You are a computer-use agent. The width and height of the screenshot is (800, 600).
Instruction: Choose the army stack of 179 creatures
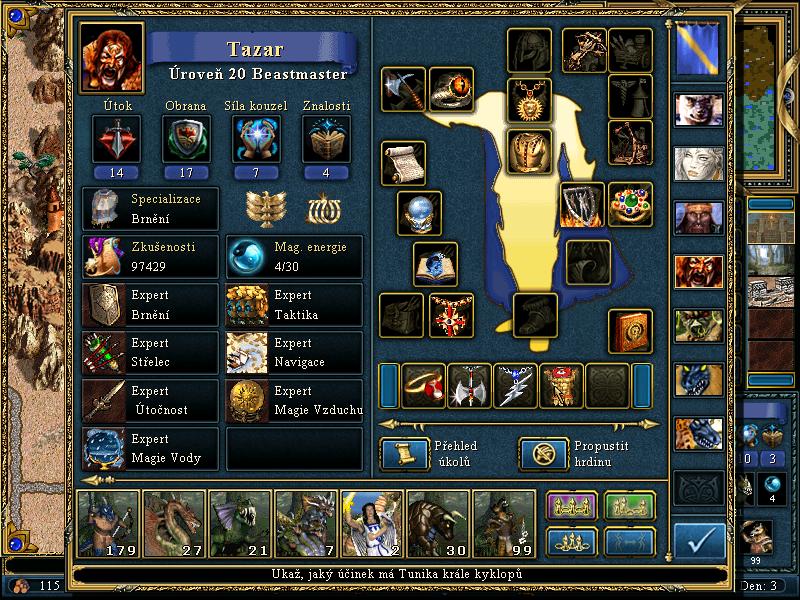pyautogui.click(x=106, y=522)
